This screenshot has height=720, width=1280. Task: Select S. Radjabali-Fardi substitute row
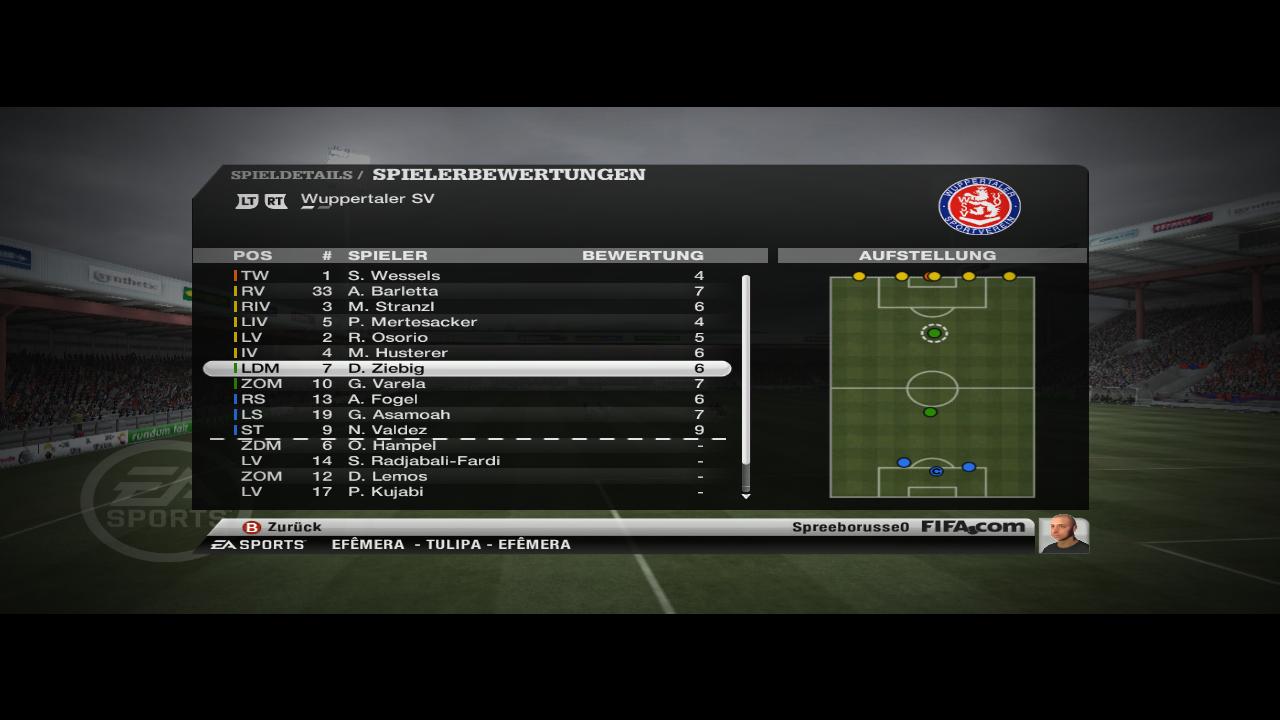point(468,461)
